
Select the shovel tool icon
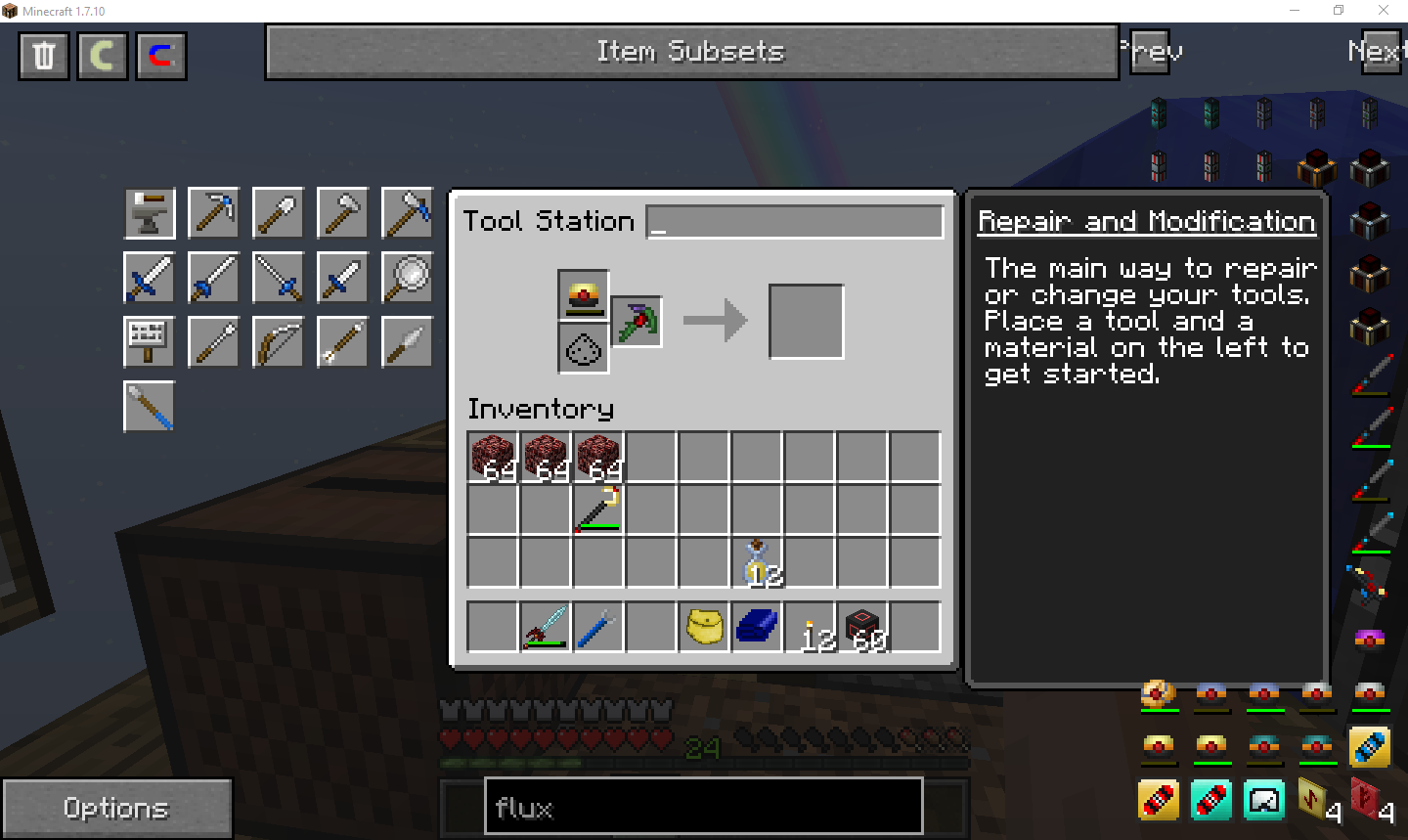tap(278, 212)
